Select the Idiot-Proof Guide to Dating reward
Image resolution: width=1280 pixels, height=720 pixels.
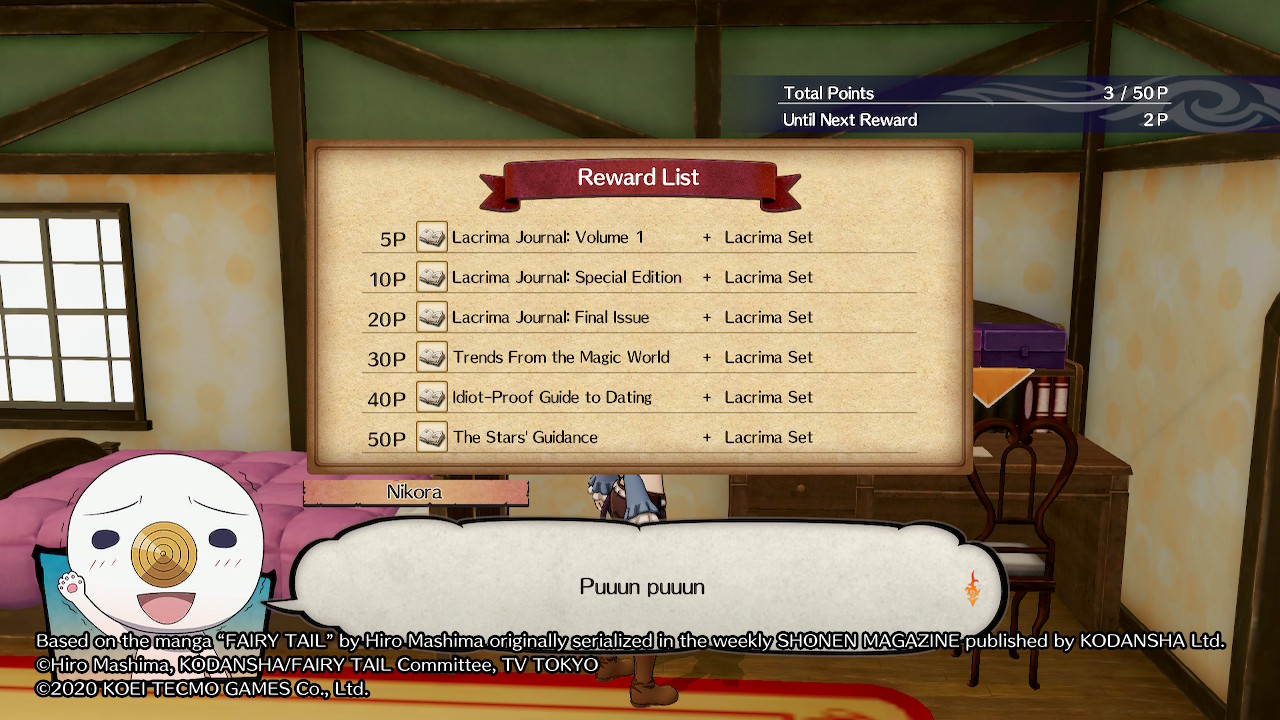pyautogui.click(x=638, y=398)
